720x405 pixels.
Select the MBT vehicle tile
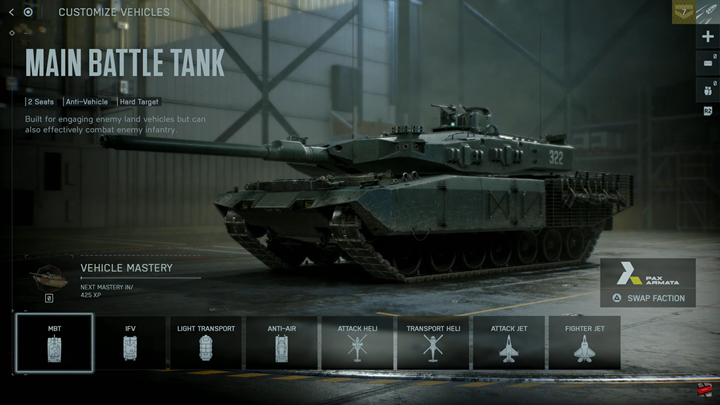click(54, 343)
